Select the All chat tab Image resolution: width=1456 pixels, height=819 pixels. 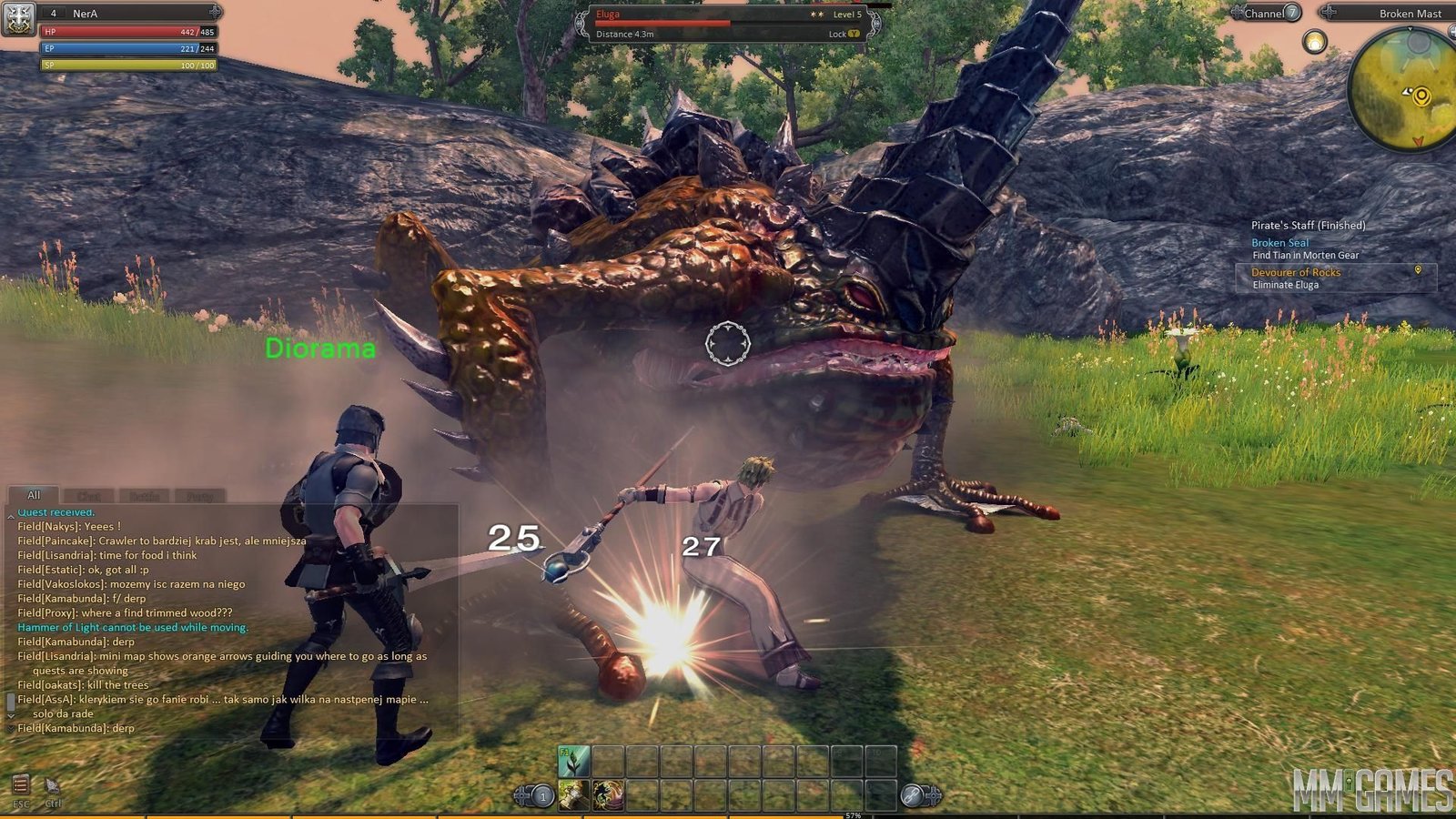[34, 495]
